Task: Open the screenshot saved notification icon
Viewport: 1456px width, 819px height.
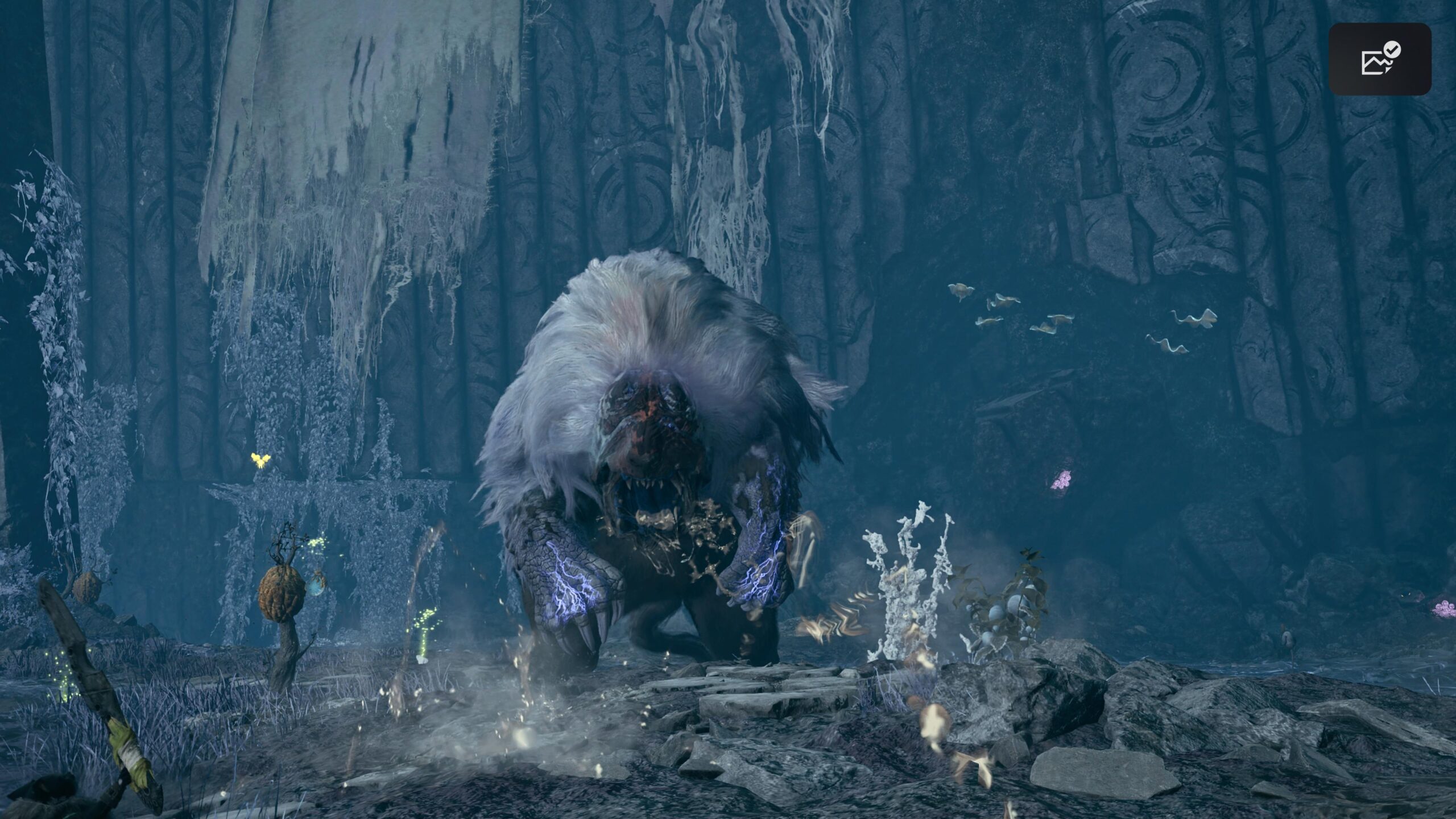Action: point(1379,59)
